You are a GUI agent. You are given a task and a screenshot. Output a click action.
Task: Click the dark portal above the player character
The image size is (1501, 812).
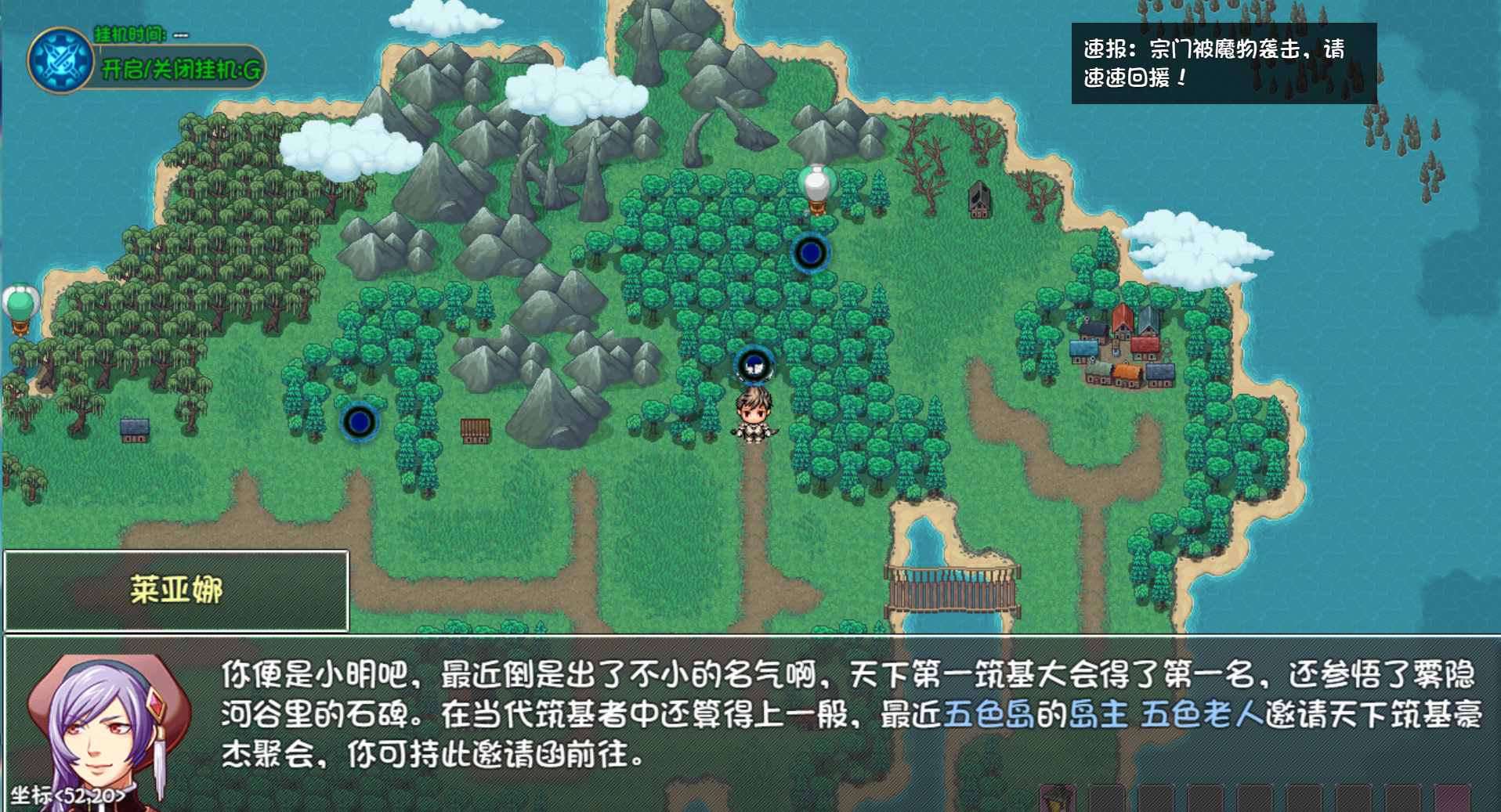[810, 252]
